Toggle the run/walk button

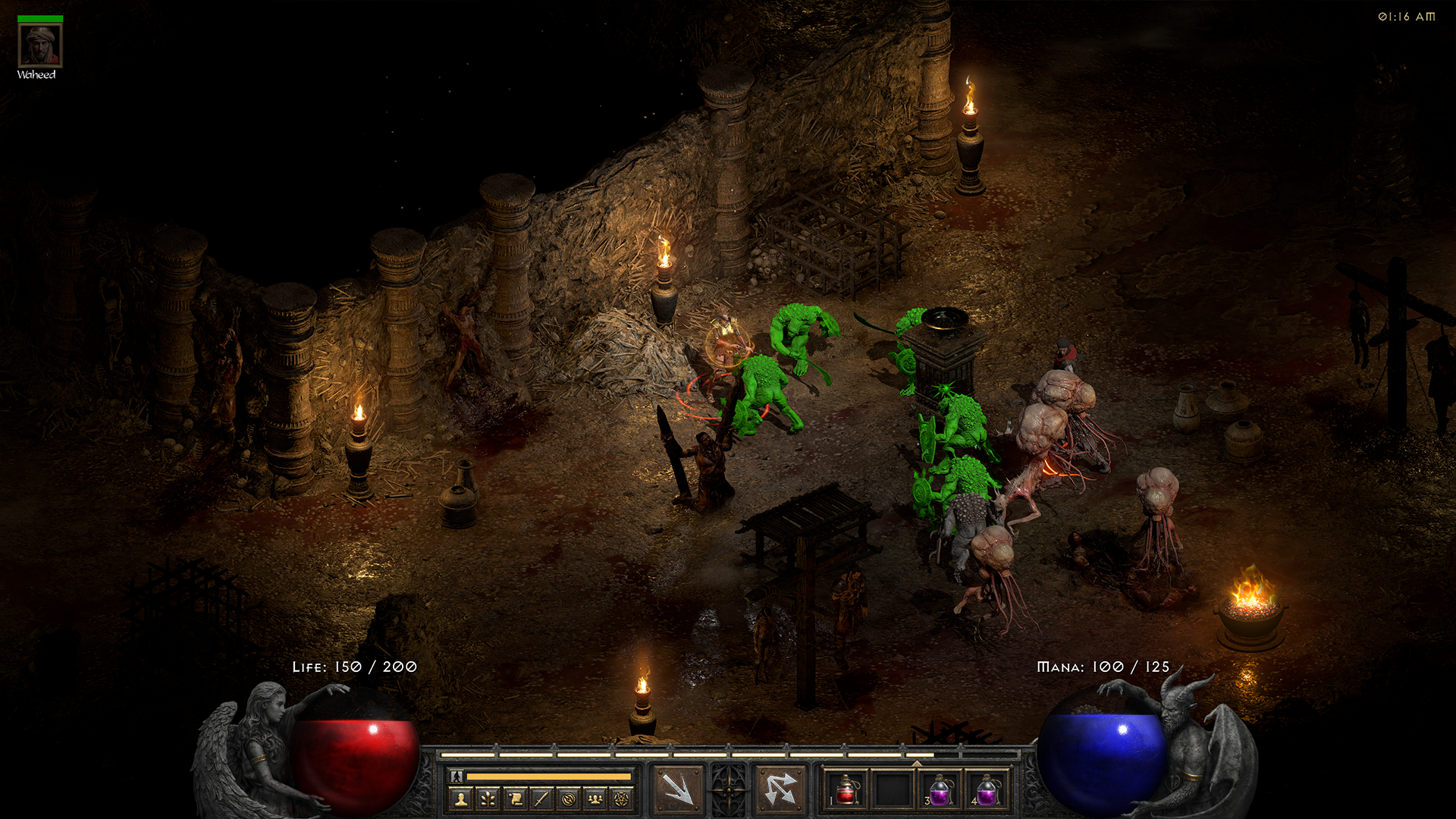click(x=457, y=776)
